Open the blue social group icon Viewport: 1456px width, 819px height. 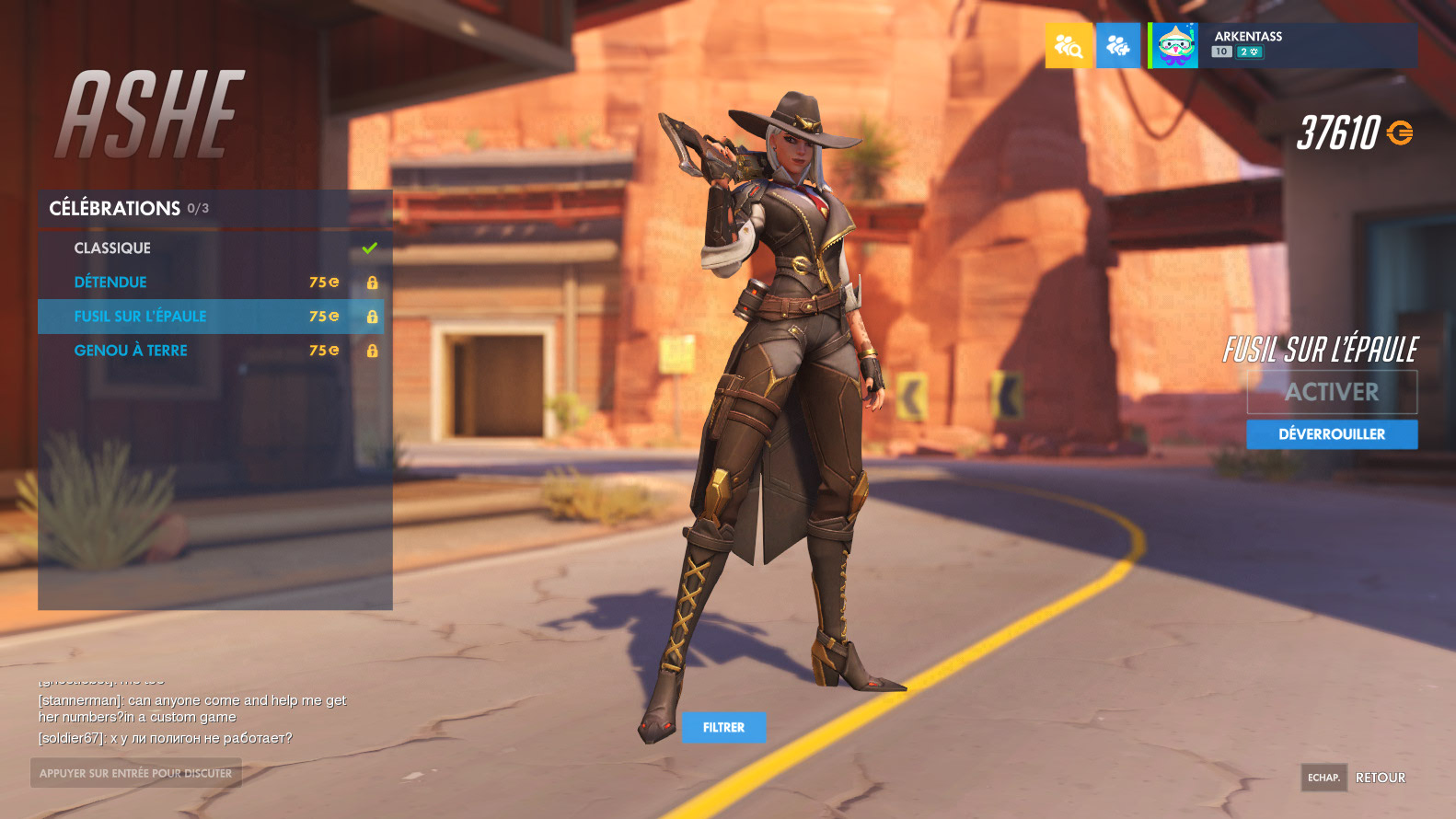[1118, 46]
